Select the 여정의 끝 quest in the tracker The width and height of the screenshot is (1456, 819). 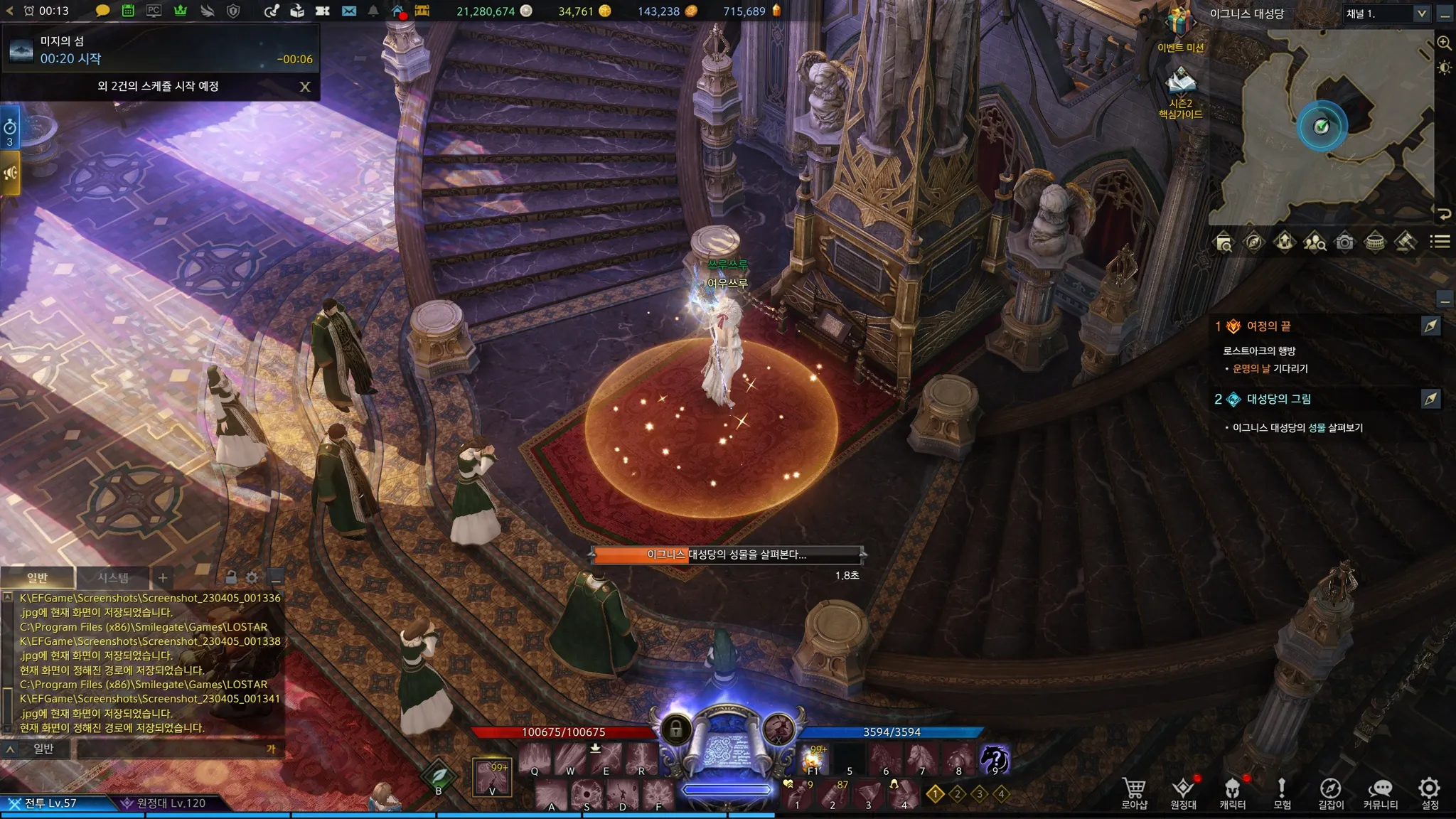1268,326
